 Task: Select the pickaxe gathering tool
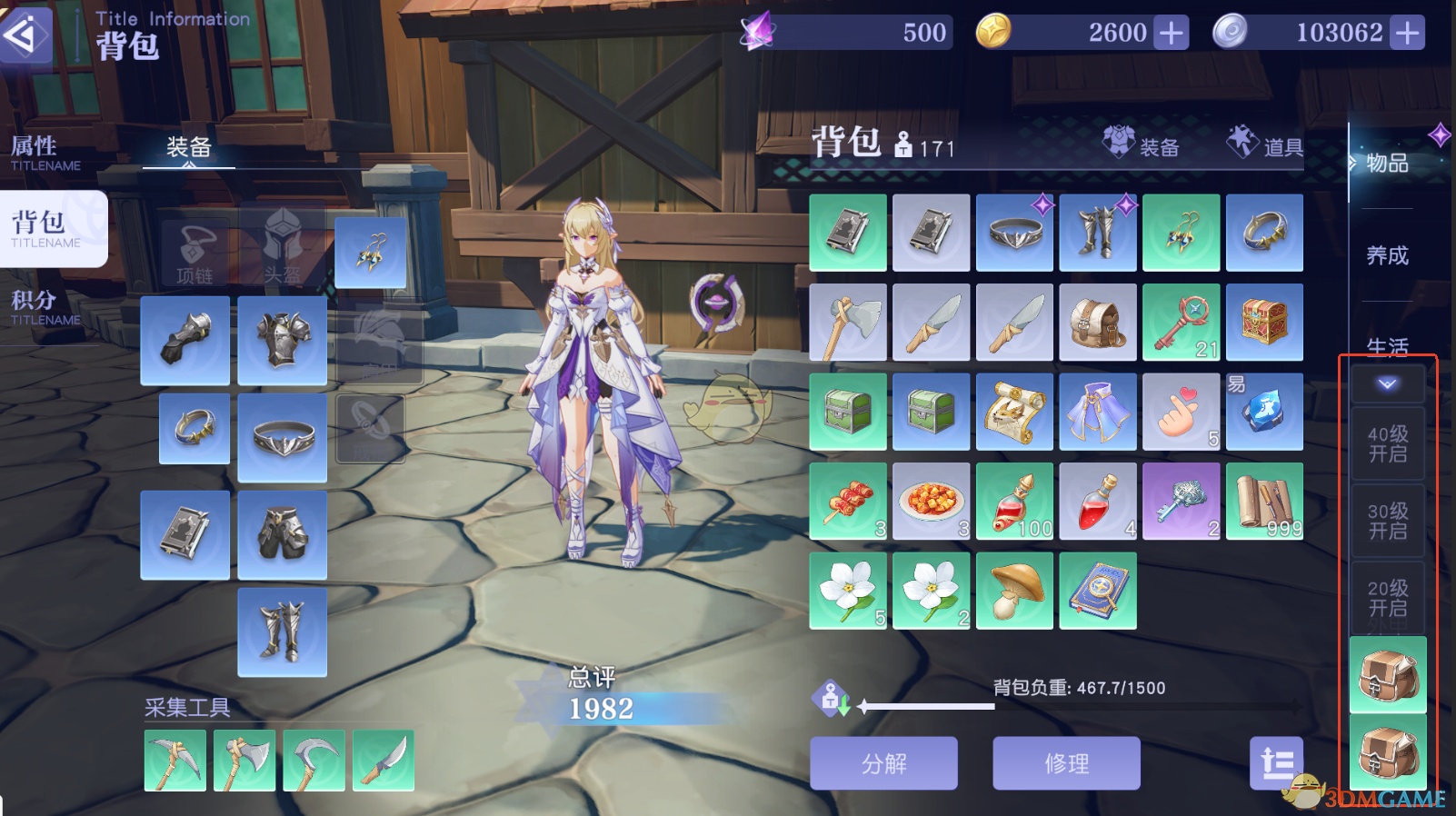(x=175, y=760)
